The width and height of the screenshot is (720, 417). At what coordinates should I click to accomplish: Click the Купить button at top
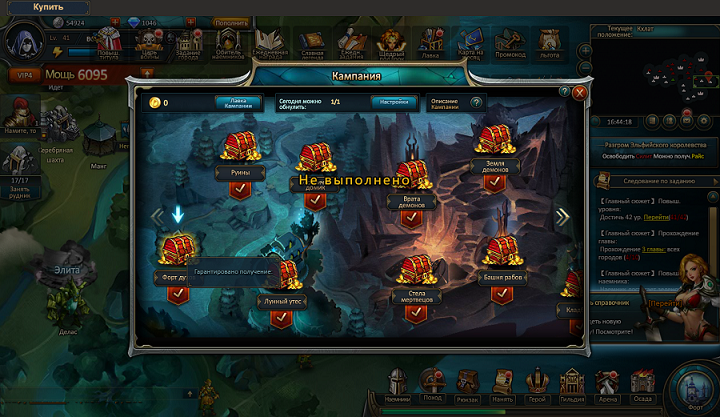48,6
